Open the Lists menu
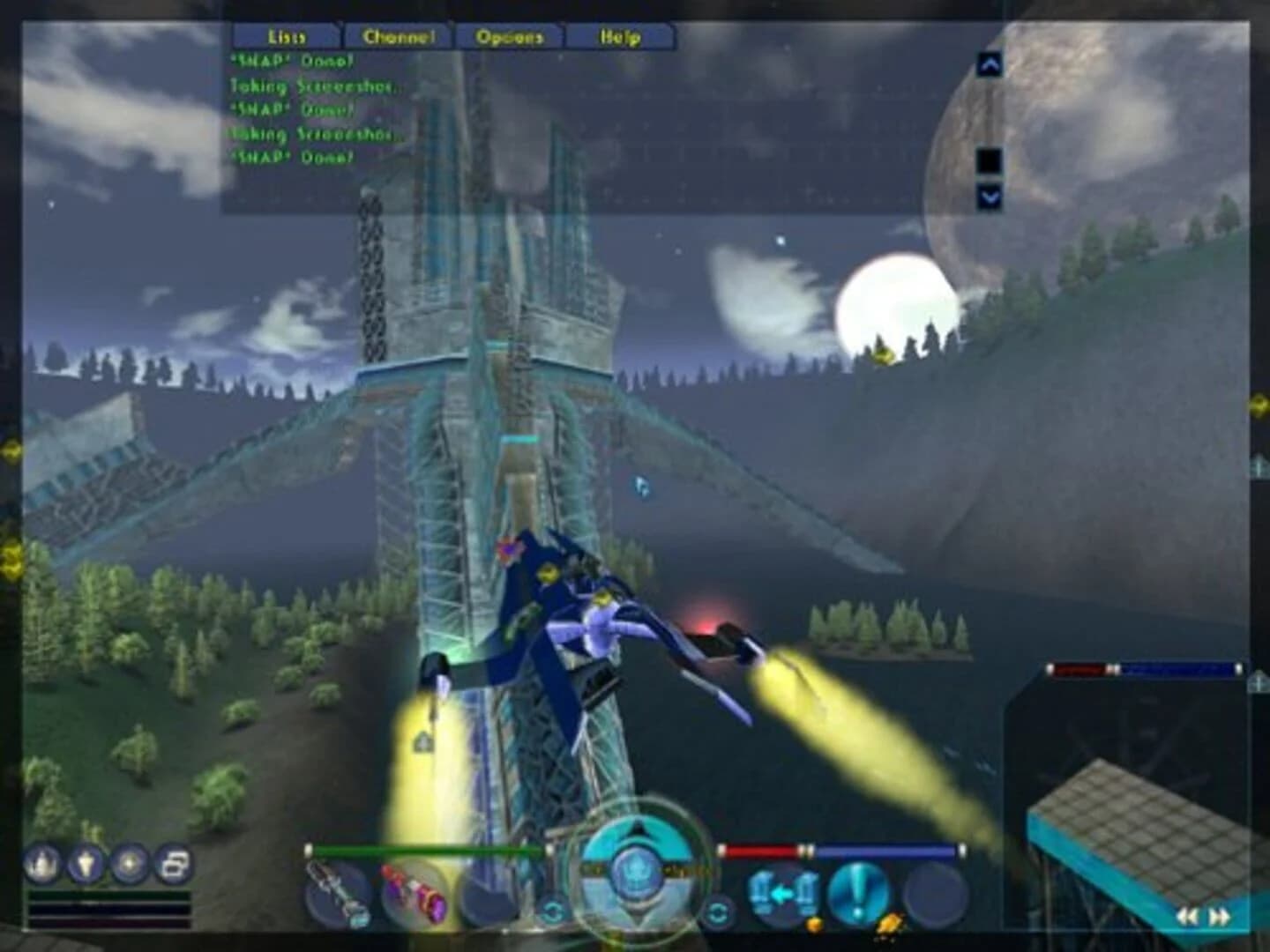Image resolution: width=1270 pixels, height=952 pixels. point(285,37)
